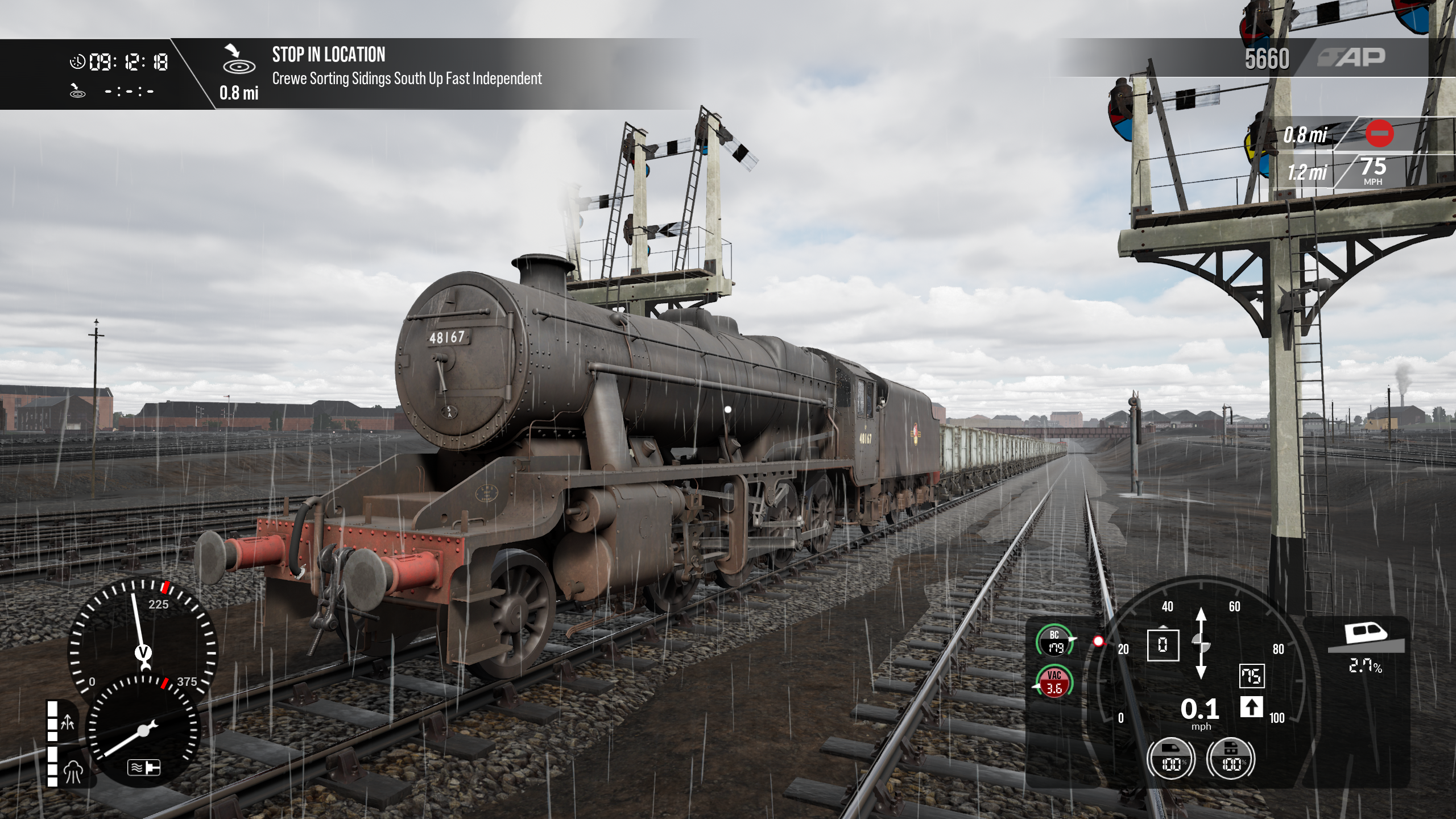Image resolution: width=1456 pixels, height=819 pixels.
Task: Select the upcoming 75 MPH limit marker
Action: coord(1372,170)
